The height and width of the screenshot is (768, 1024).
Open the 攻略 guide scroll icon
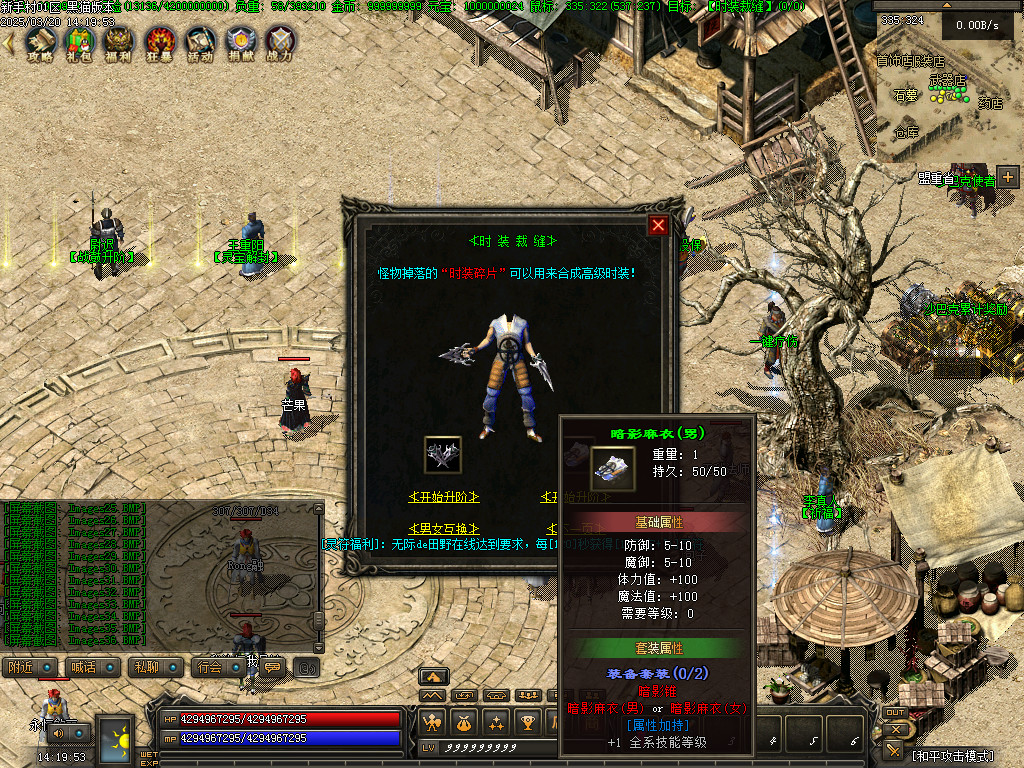pyautogui.click(x=40, y=41)
